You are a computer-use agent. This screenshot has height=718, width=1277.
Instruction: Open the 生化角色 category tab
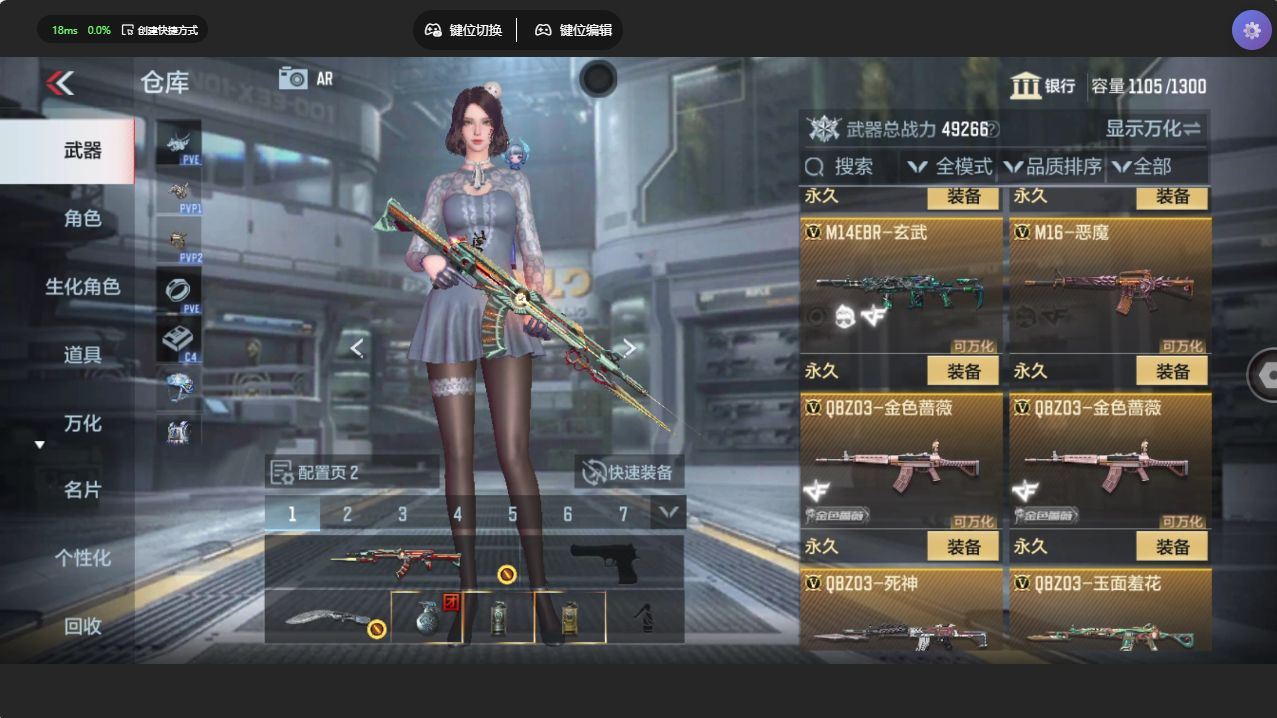(82, 287)
